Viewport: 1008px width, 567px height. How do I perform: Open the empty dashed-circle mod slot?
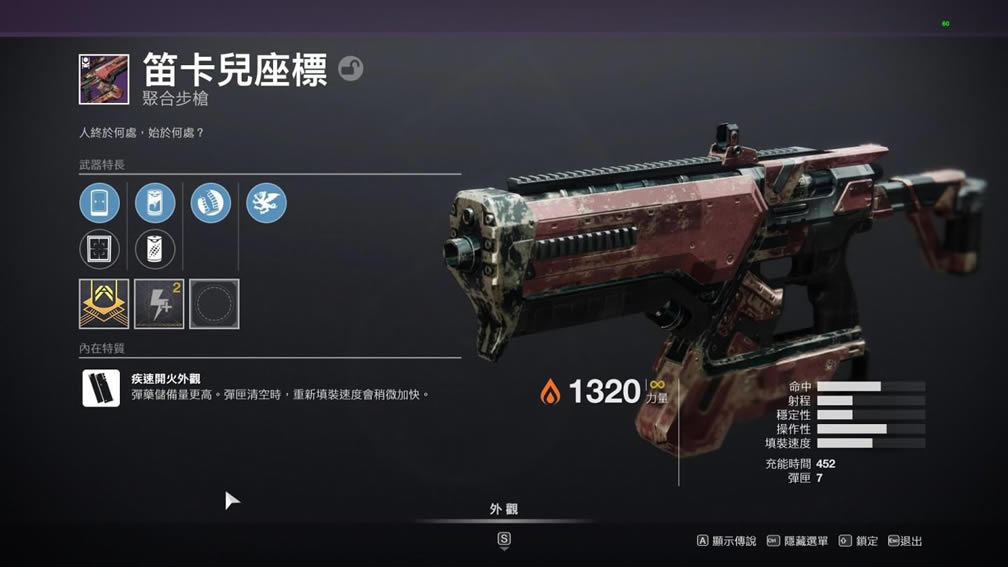point(214,304)
